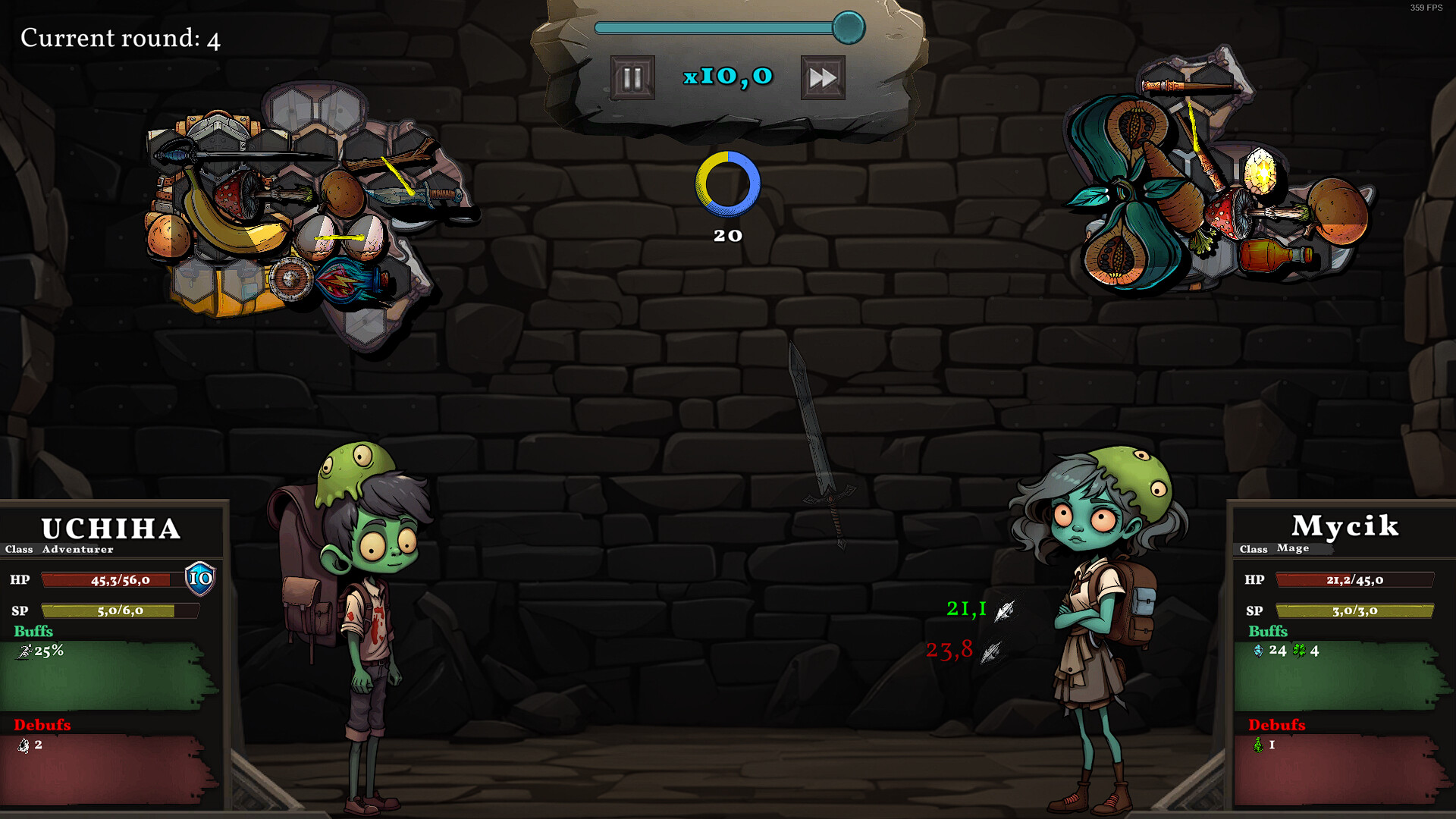Click the clover buff icon showing 4 for Mycik
The width and height of the screenshot is (1456, 819).
coord(1298,650)
